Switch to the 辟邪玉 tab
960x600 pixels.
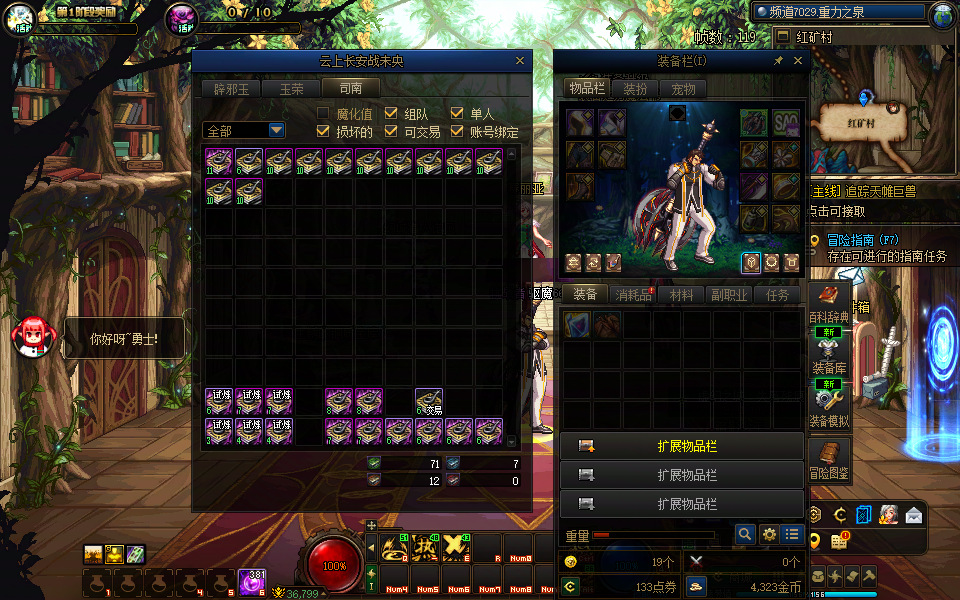tap(231, 89)
